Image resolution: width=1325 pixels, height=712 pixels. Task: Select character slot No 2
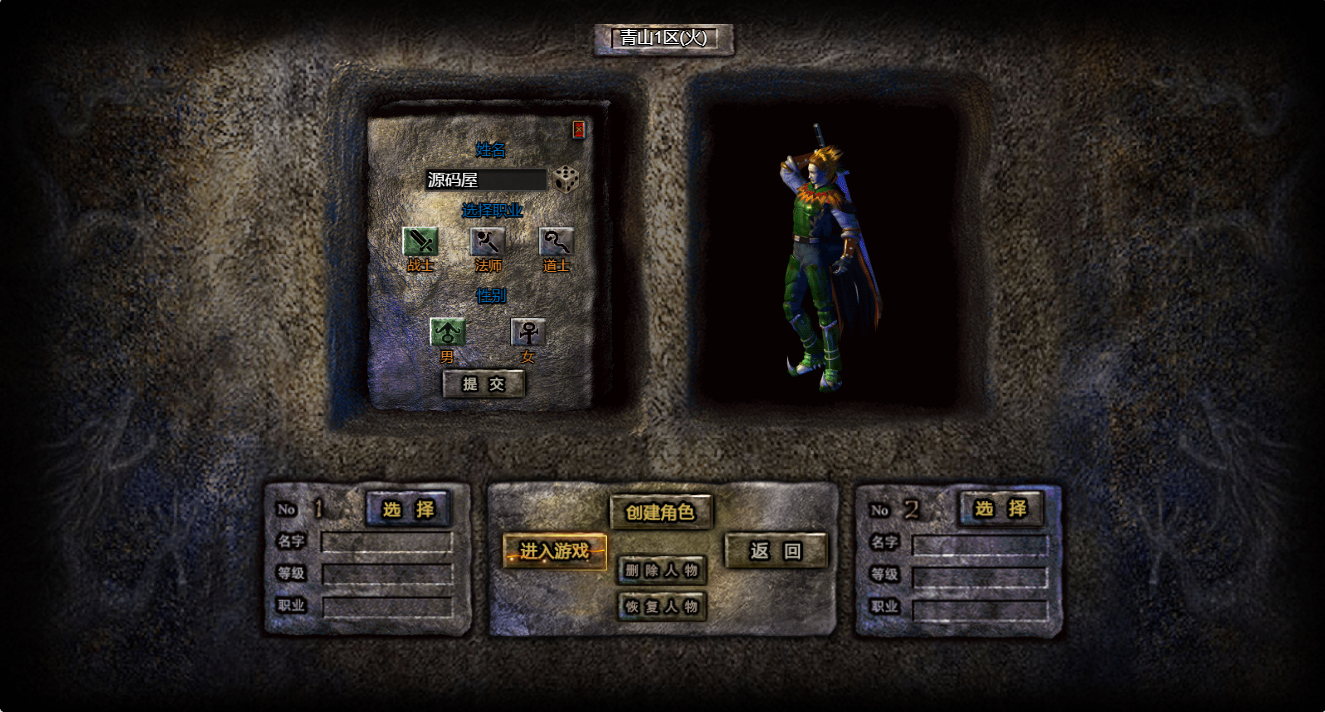pos(1000,509)
